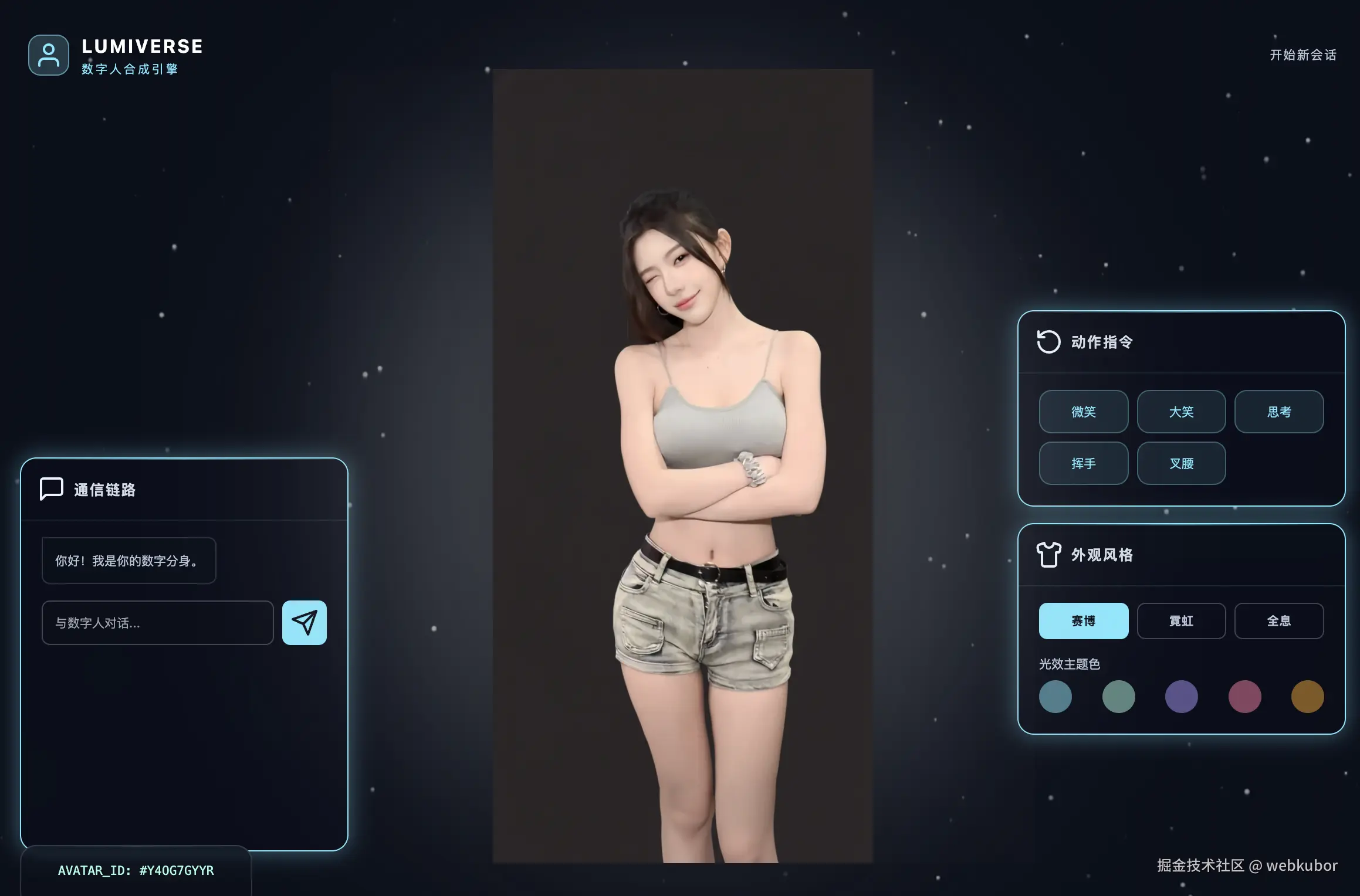Click the Lumiverse avatar logo icon
Image resolution: width=1360 pixels, height=896 pixels.
click(49, 55)
